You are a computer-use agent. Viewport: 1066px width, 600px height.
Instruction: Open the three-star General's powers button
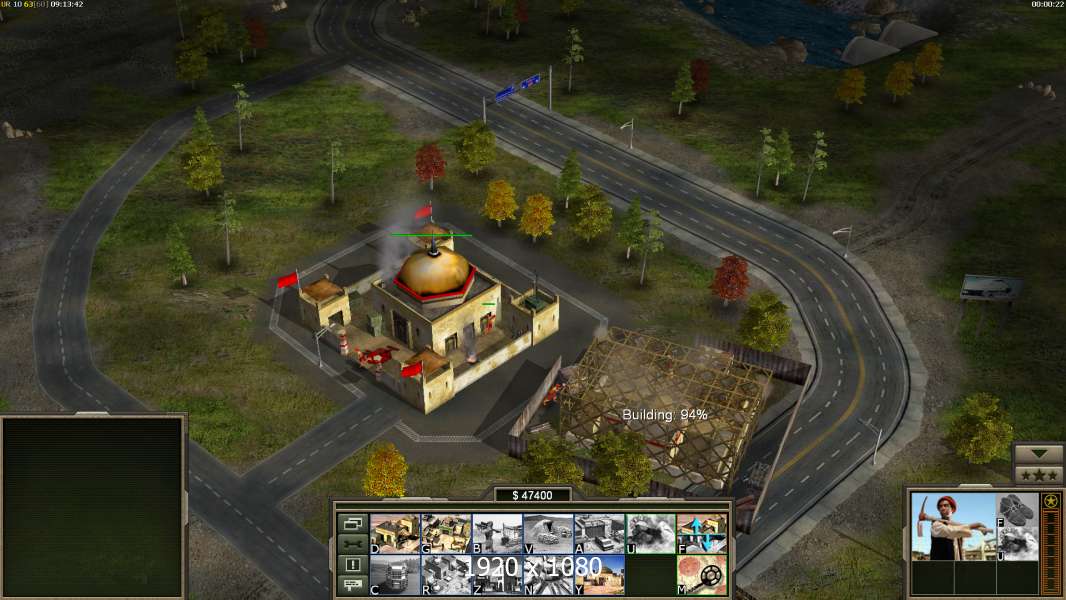1038,474
